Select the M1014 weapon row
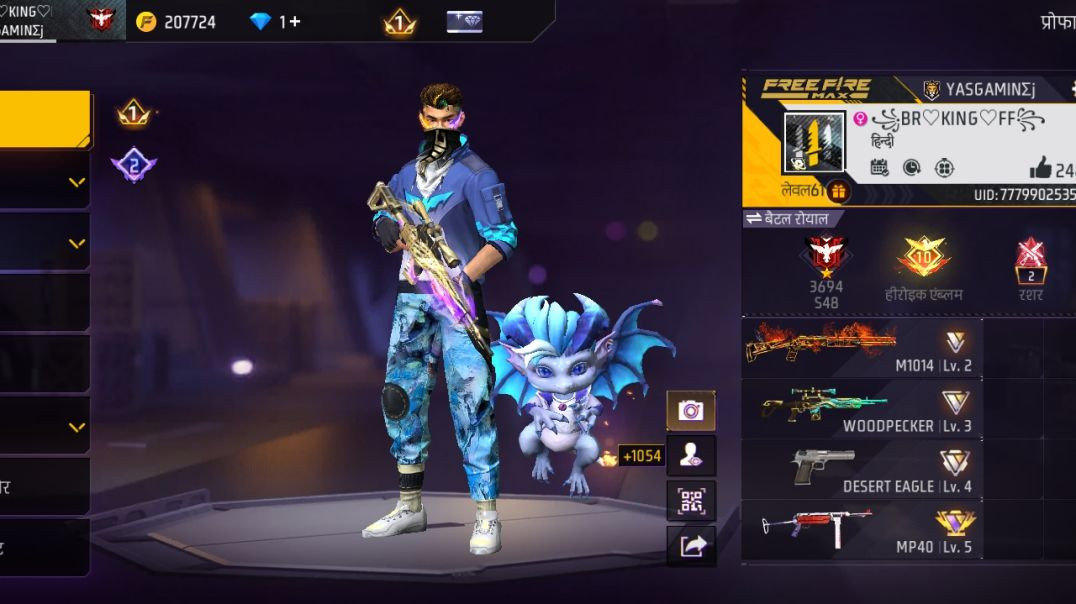Screen dimensions: 1076x604 pos(861,348)
